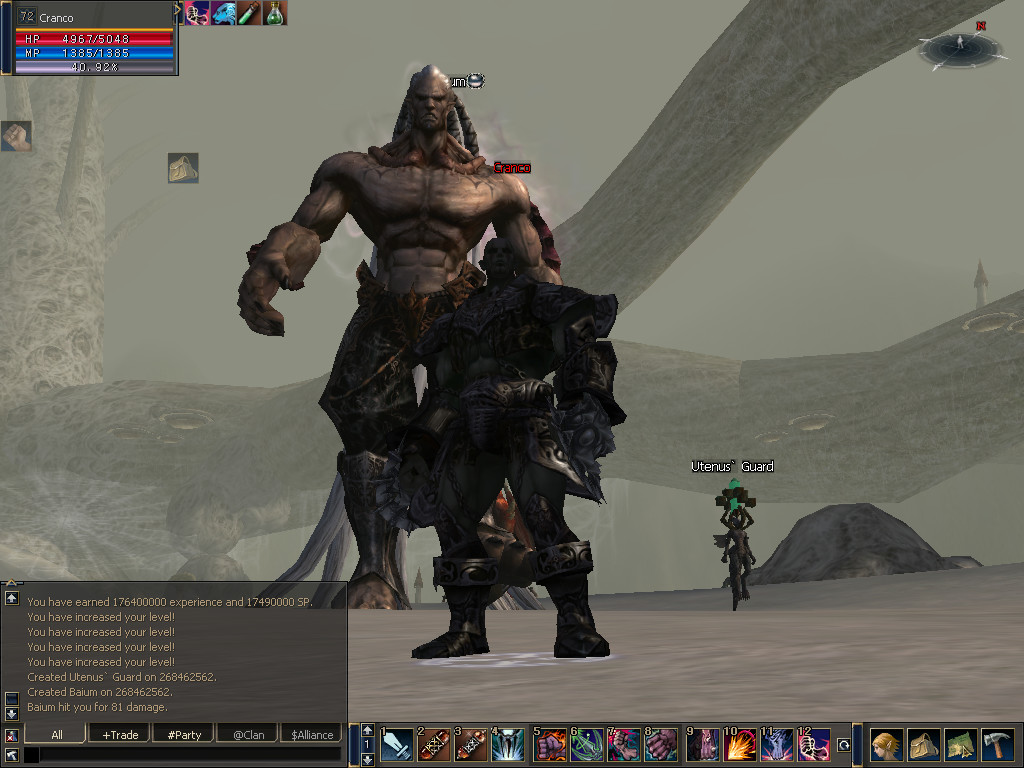Trigger the fiery burst skill in slot 10
This screenshot has width=1024, height=768.
click(740, 745)
